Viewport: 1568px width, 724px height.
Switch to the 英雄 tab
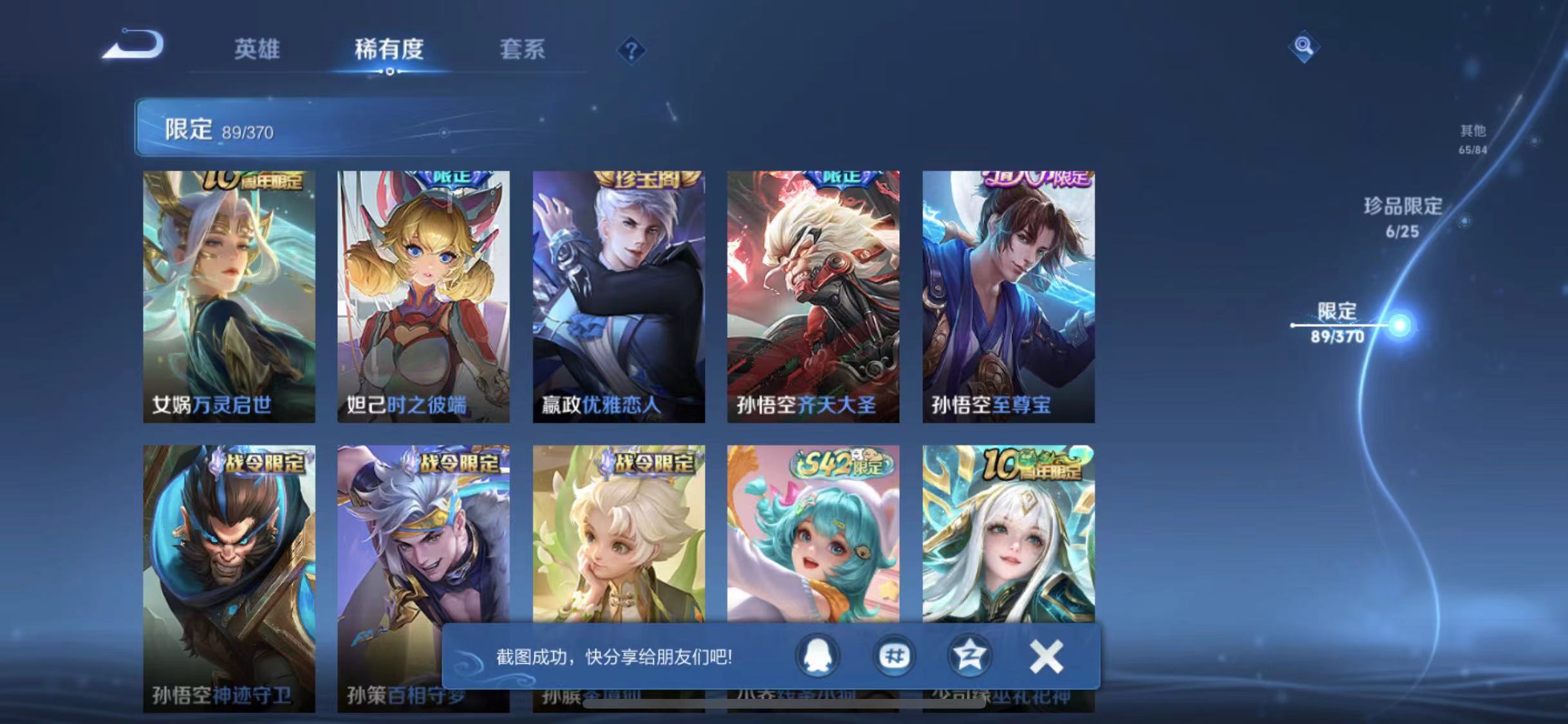point(257,50)
